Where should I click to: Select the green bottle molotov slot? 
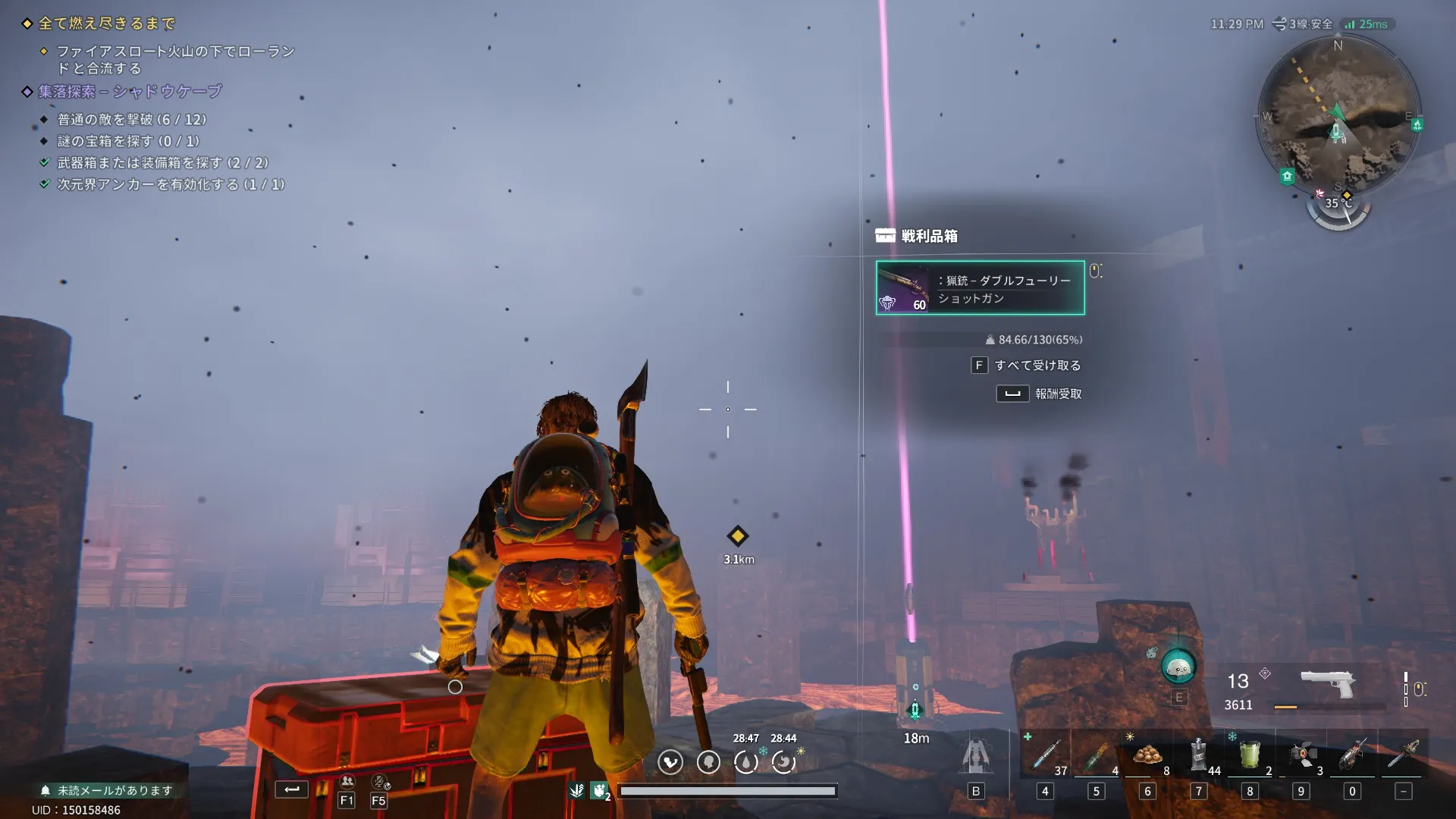[1097, 755]
